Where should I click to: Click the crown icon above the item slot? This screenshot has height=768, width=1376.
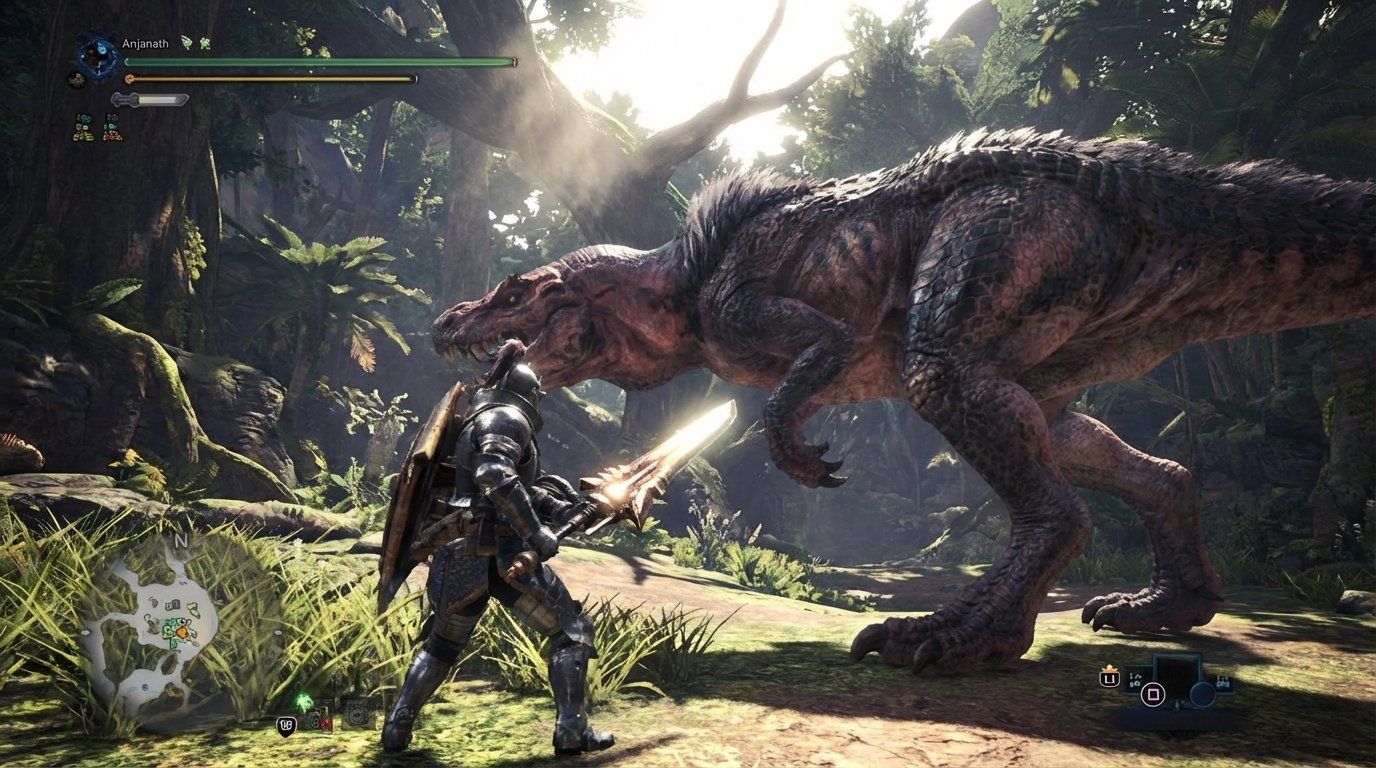(x=1109, y=668)
